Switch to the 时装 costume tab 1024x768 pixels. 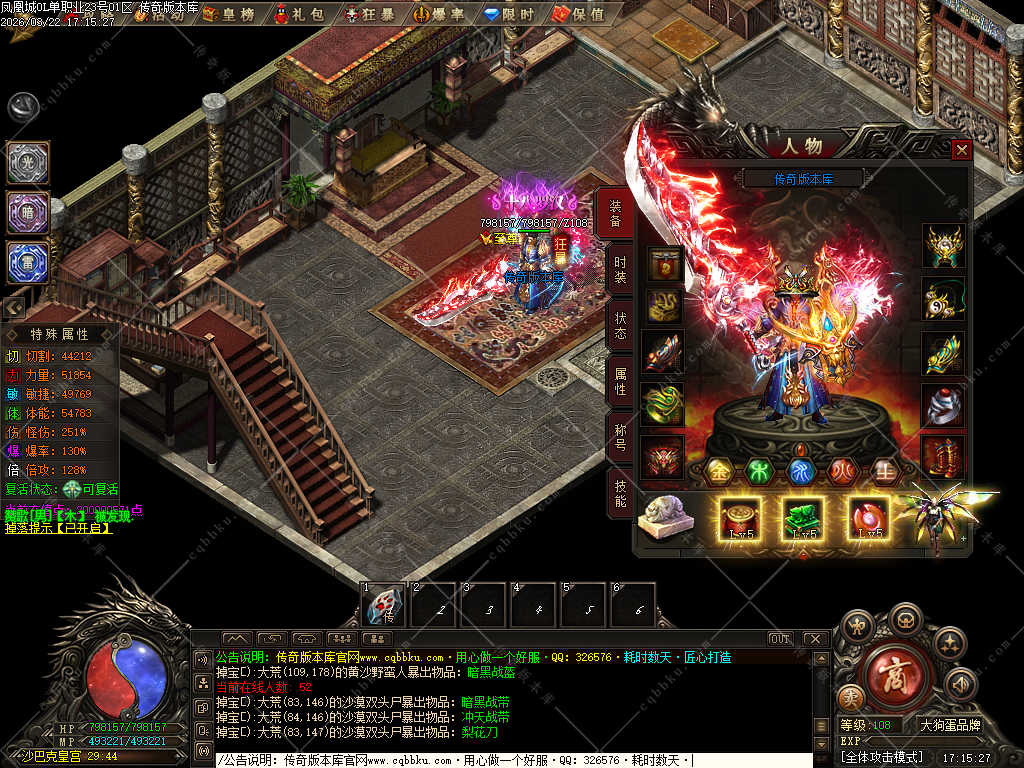(620, 268)
